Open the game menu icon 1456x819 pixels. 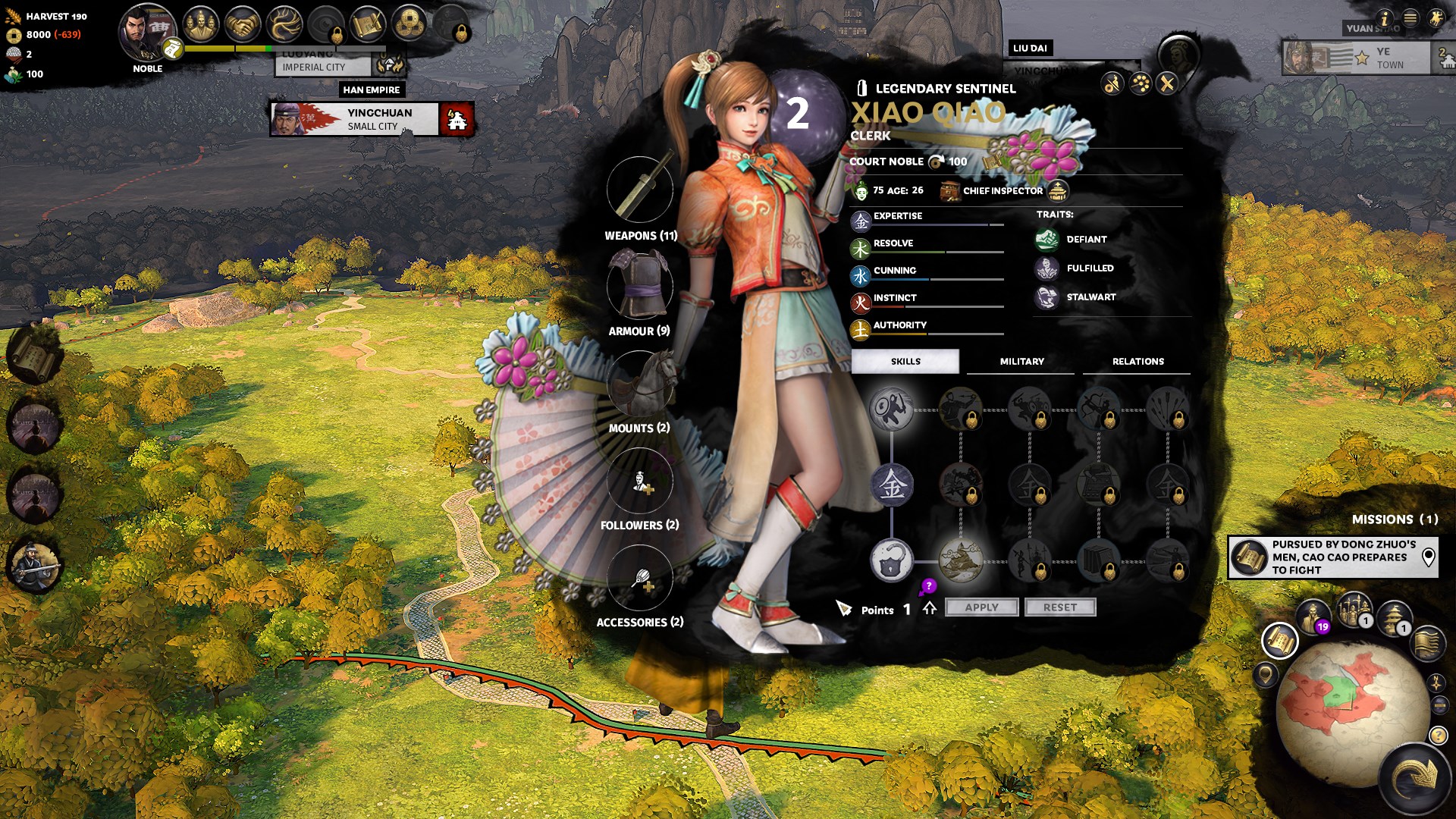coord(1410,18)
